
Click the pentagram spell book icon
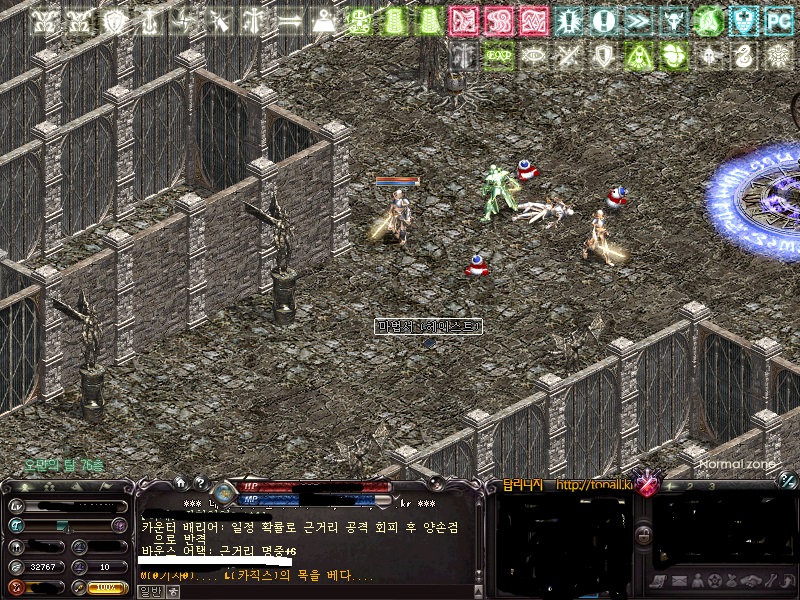pos(713,581)
